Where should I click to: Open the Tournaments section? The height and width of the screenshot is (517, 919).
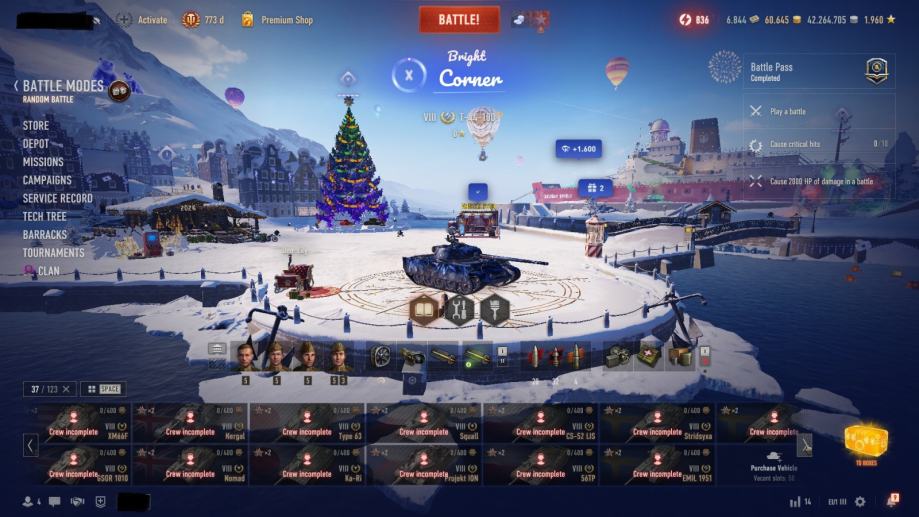54,253
